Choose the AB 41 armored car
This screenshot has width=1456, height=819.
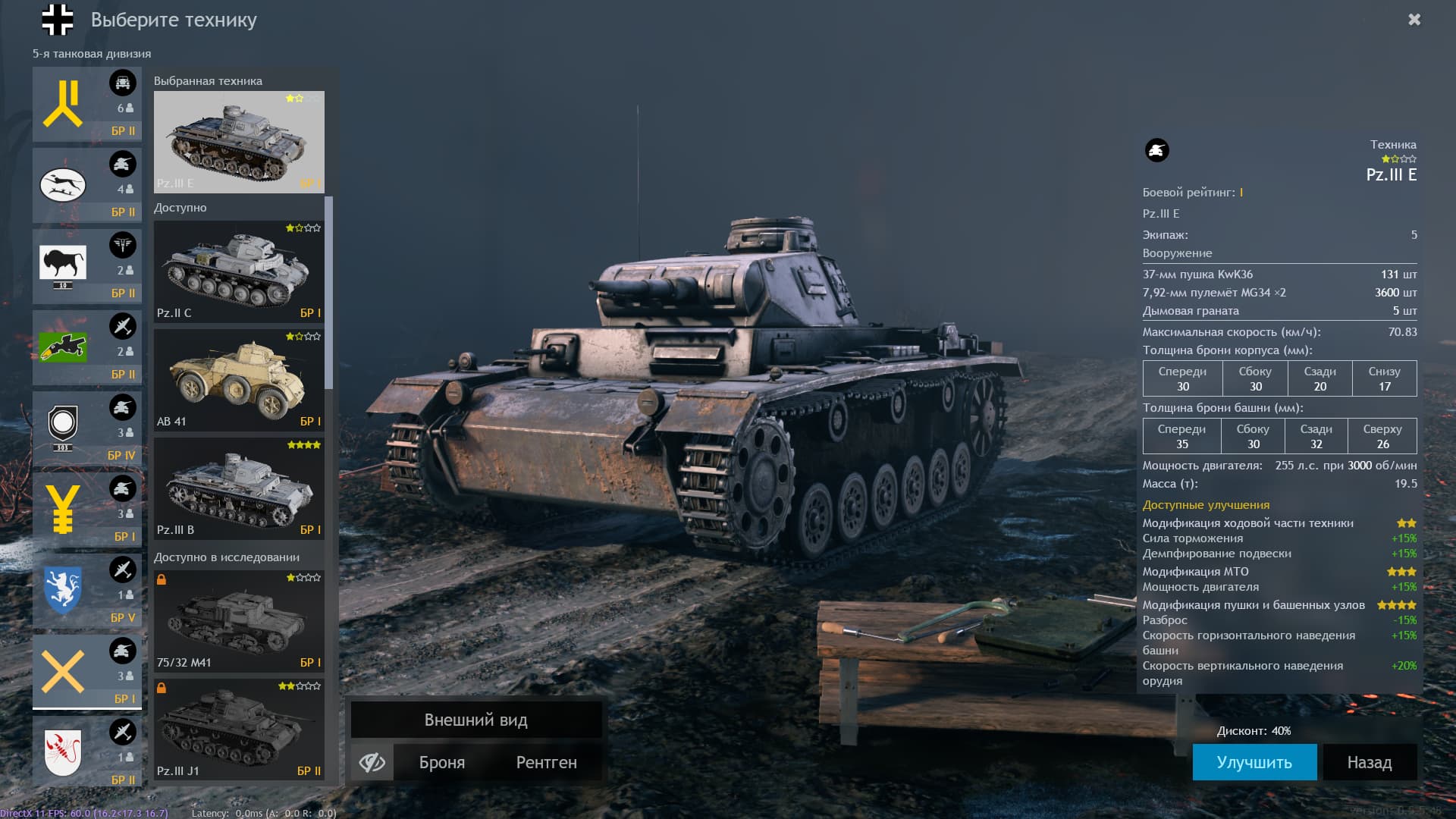(x=239, y=379)
